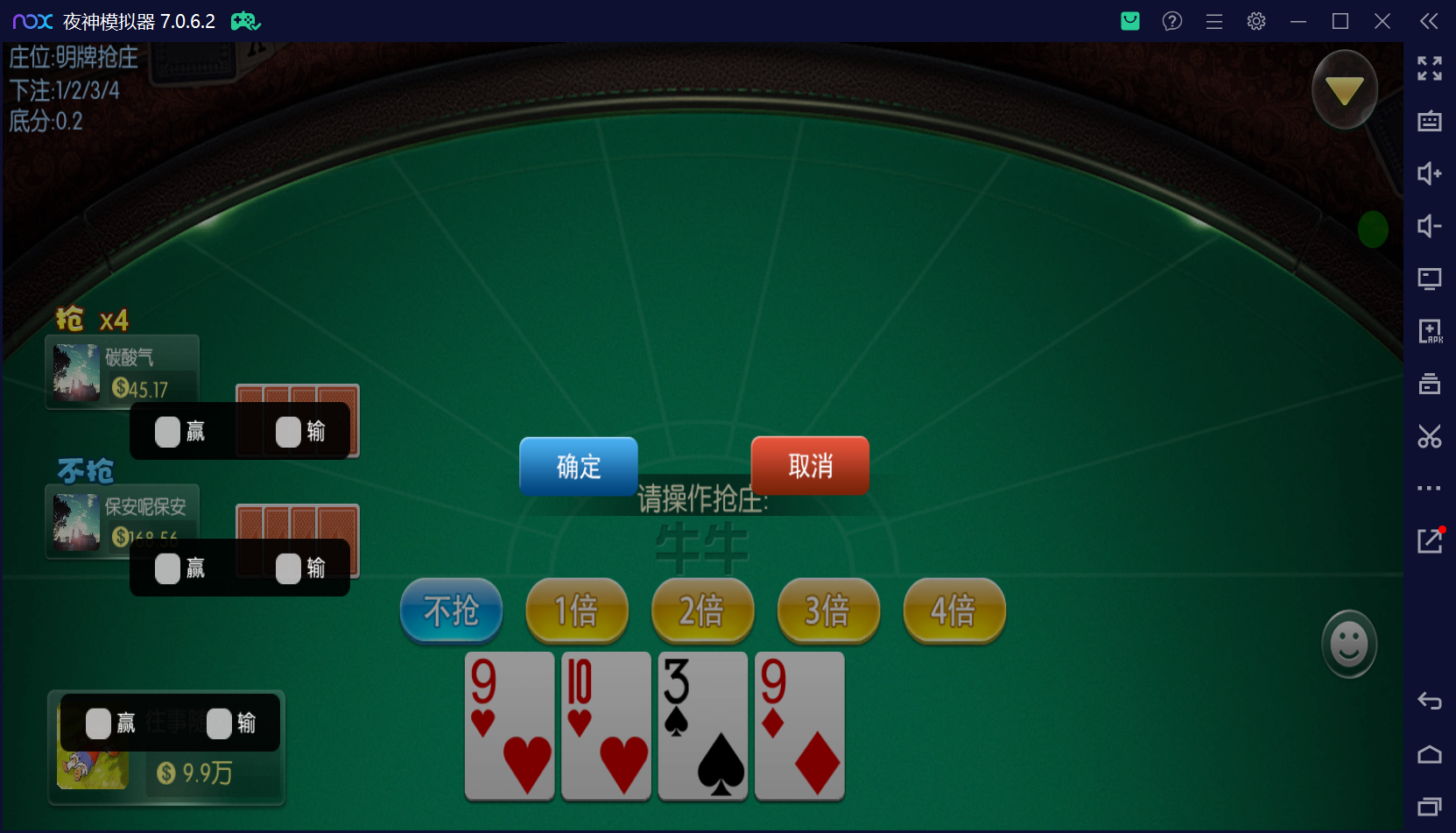
Task: Cancel with the 取消 button
Action: tap(809, 466)
